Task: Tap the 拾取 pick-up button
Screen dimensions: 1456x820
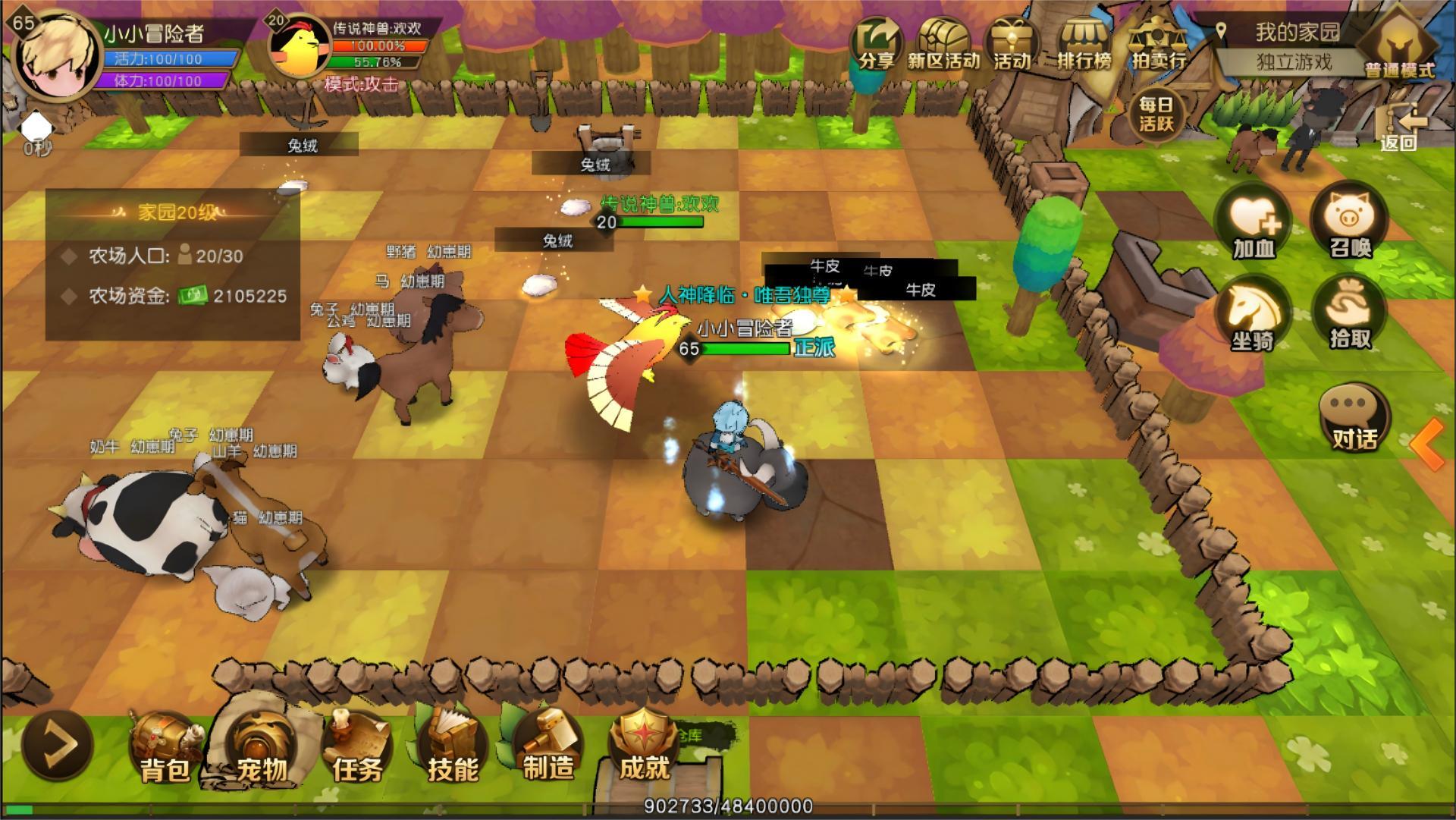Action: [1350, 316]
